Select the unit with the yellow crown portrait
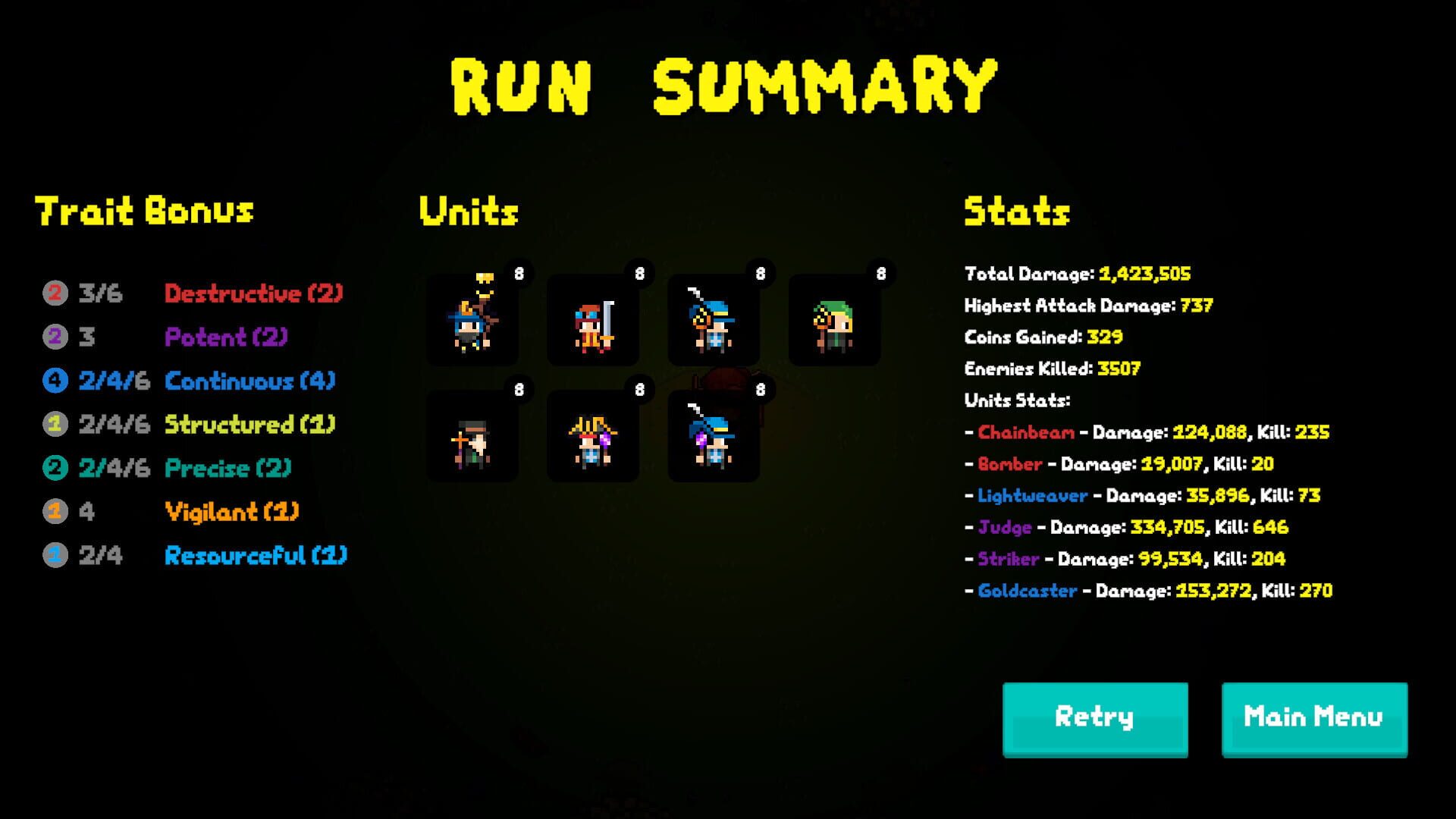Viewport: 1456px width, 819px height. pos(472,318)
